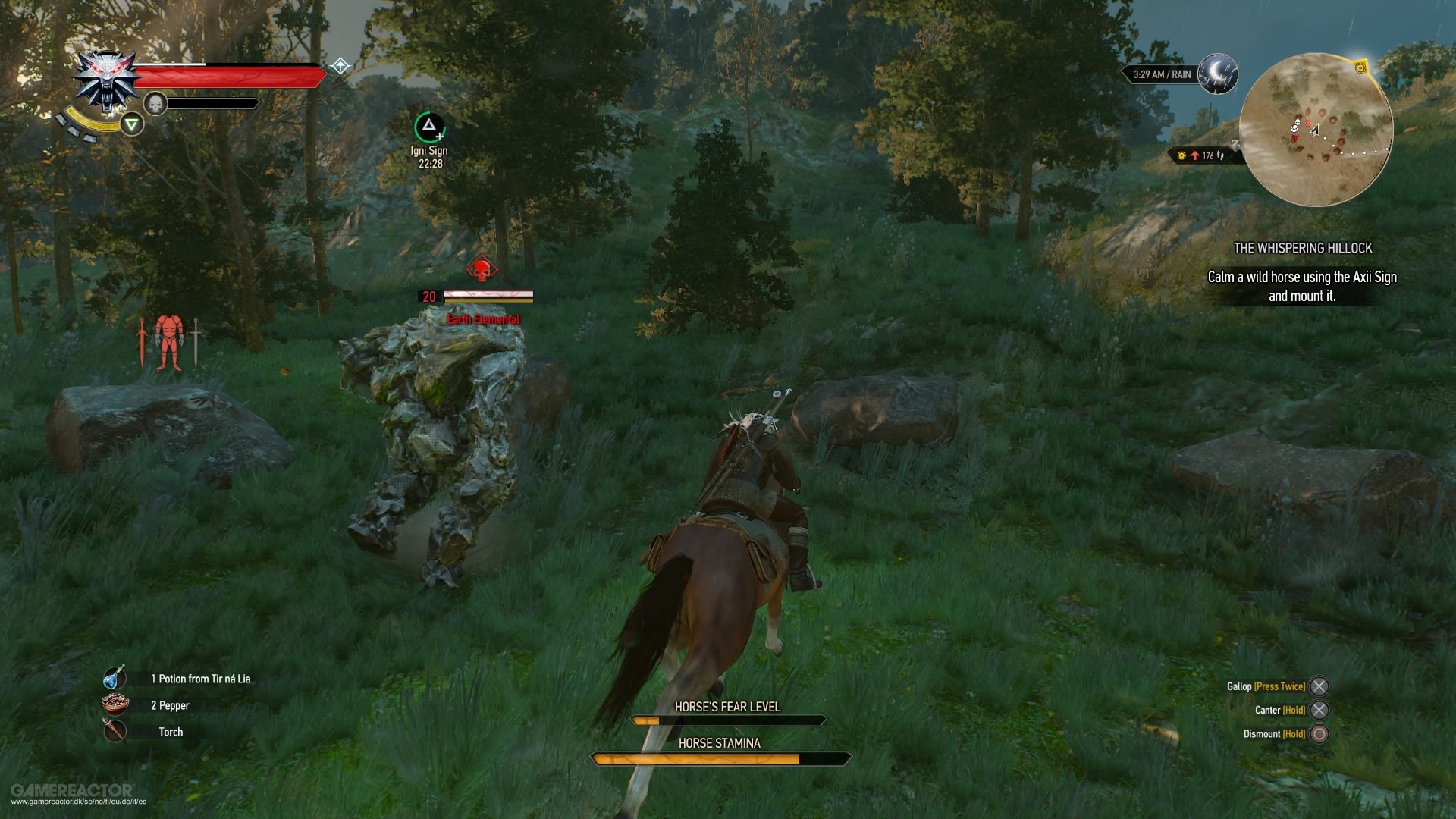Select the Pepper food slot

(x=115, y=704)
